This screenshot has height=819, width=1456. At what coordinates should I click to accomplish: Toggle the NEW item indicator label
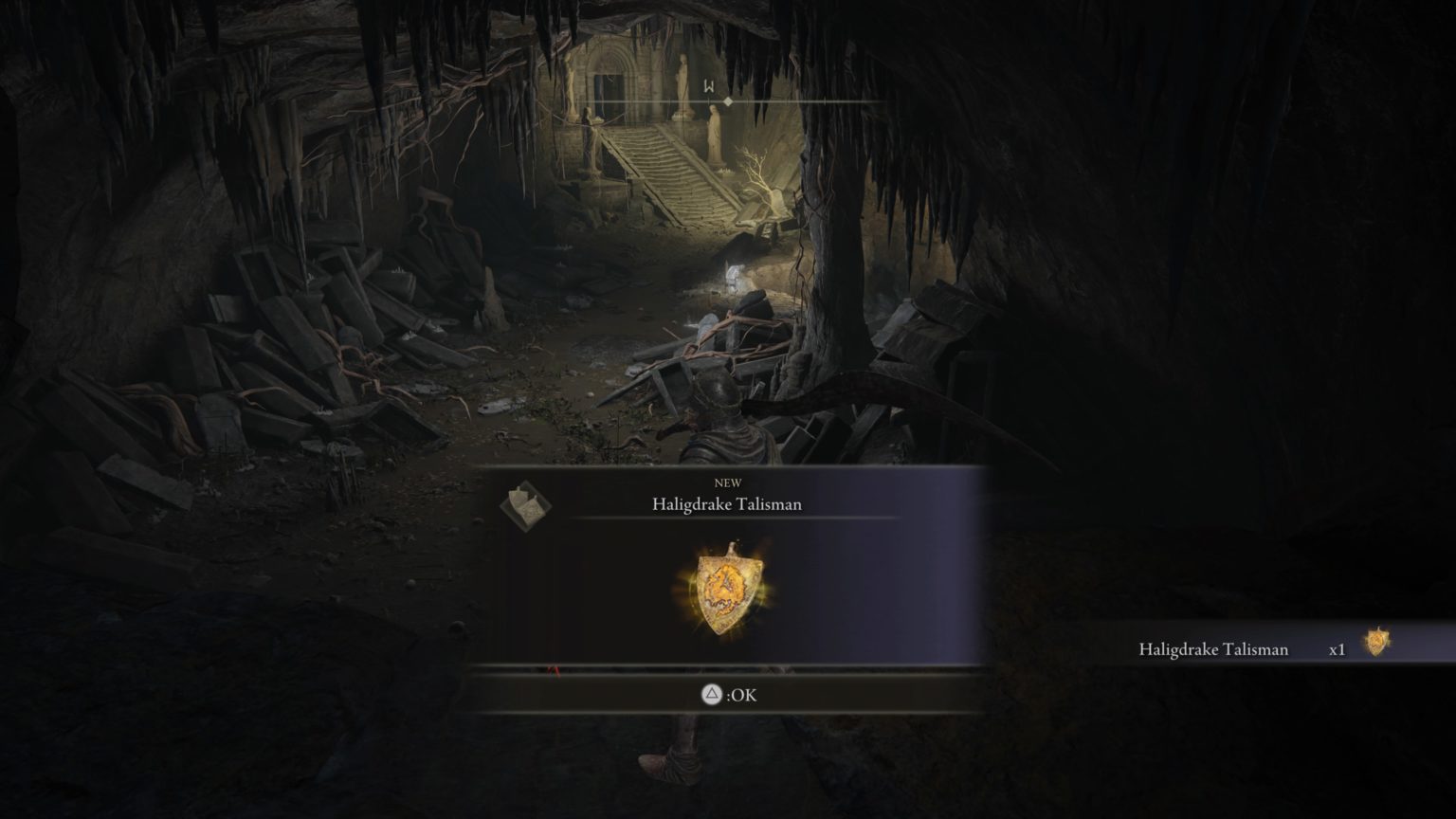point(727,482)
